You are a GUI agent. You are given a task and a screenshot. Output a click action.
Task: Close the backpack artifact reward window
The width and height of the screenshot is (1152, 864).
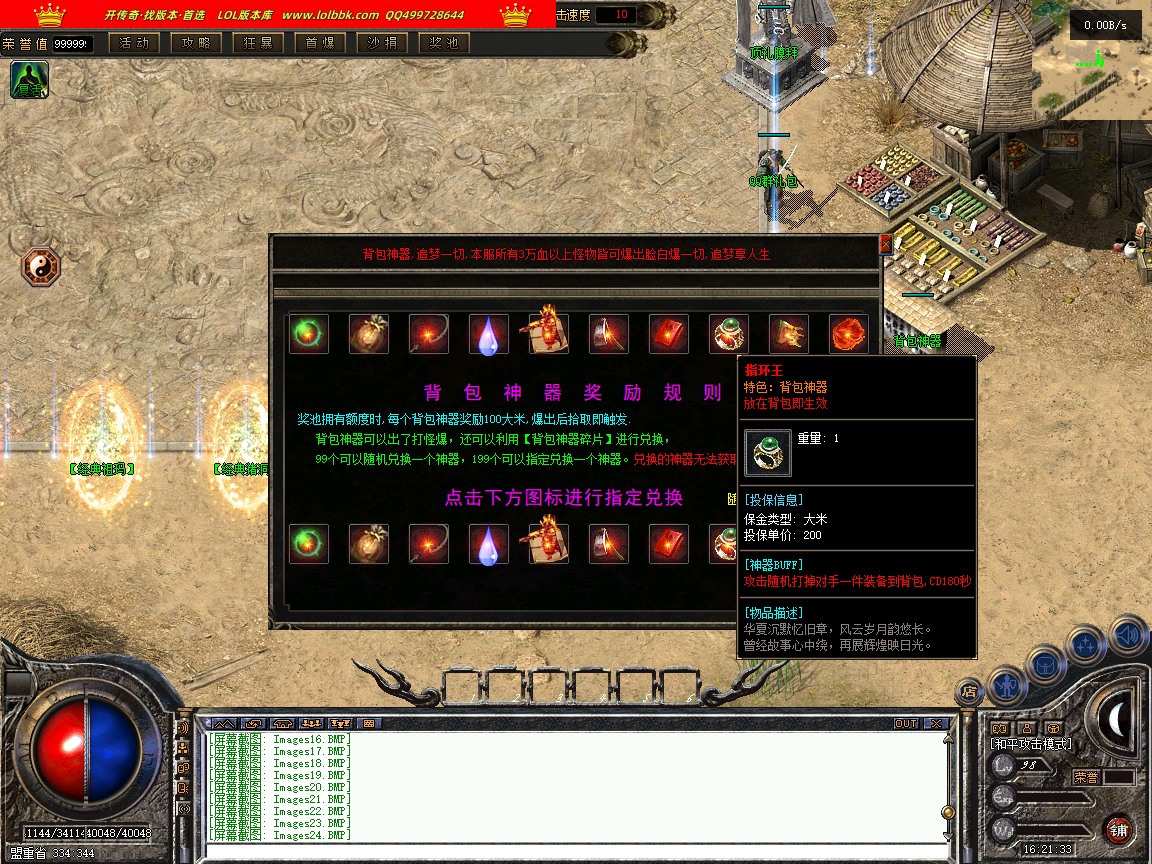coord(884,244)
